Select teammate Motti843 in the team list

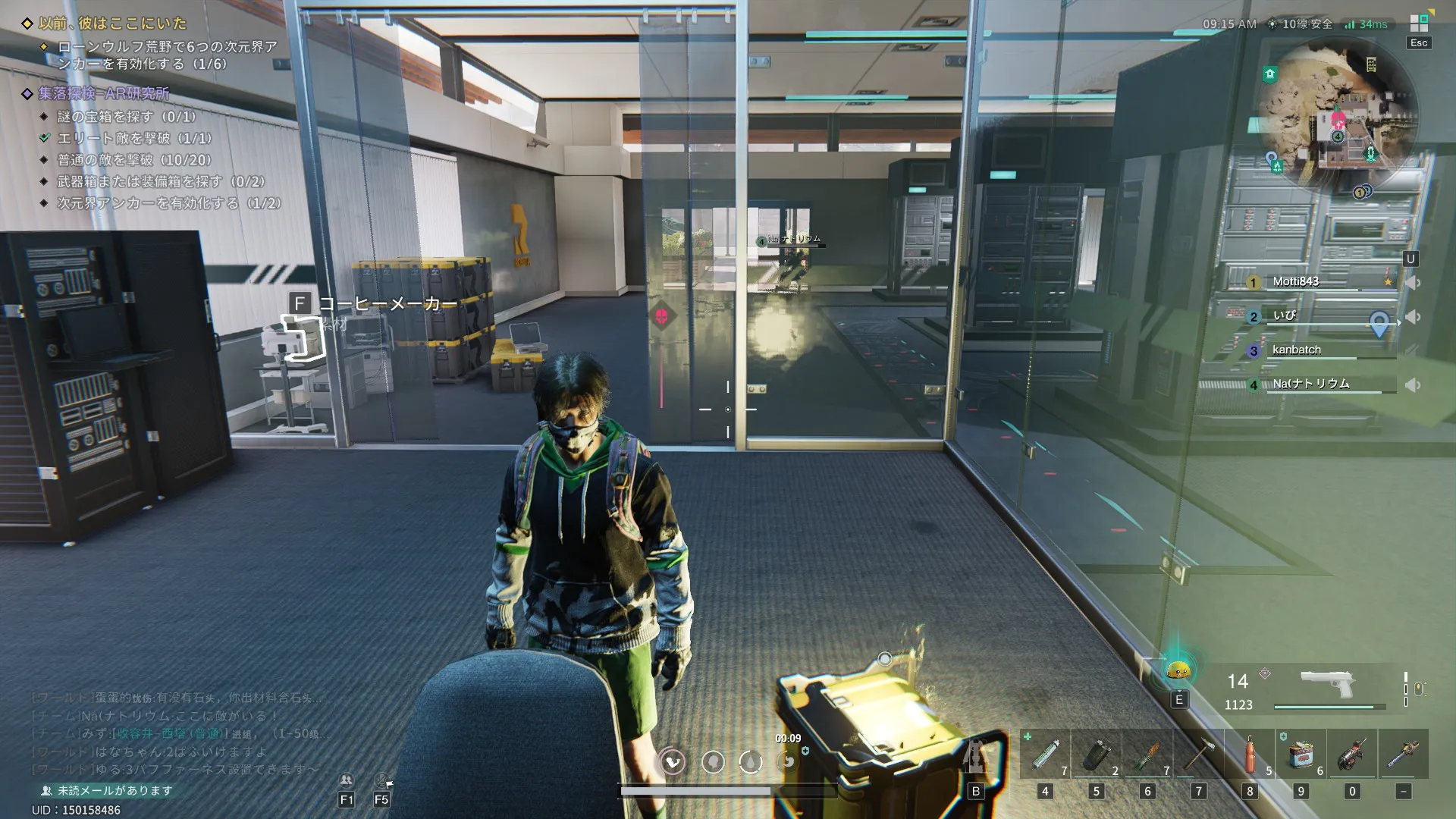[1295, 281]
